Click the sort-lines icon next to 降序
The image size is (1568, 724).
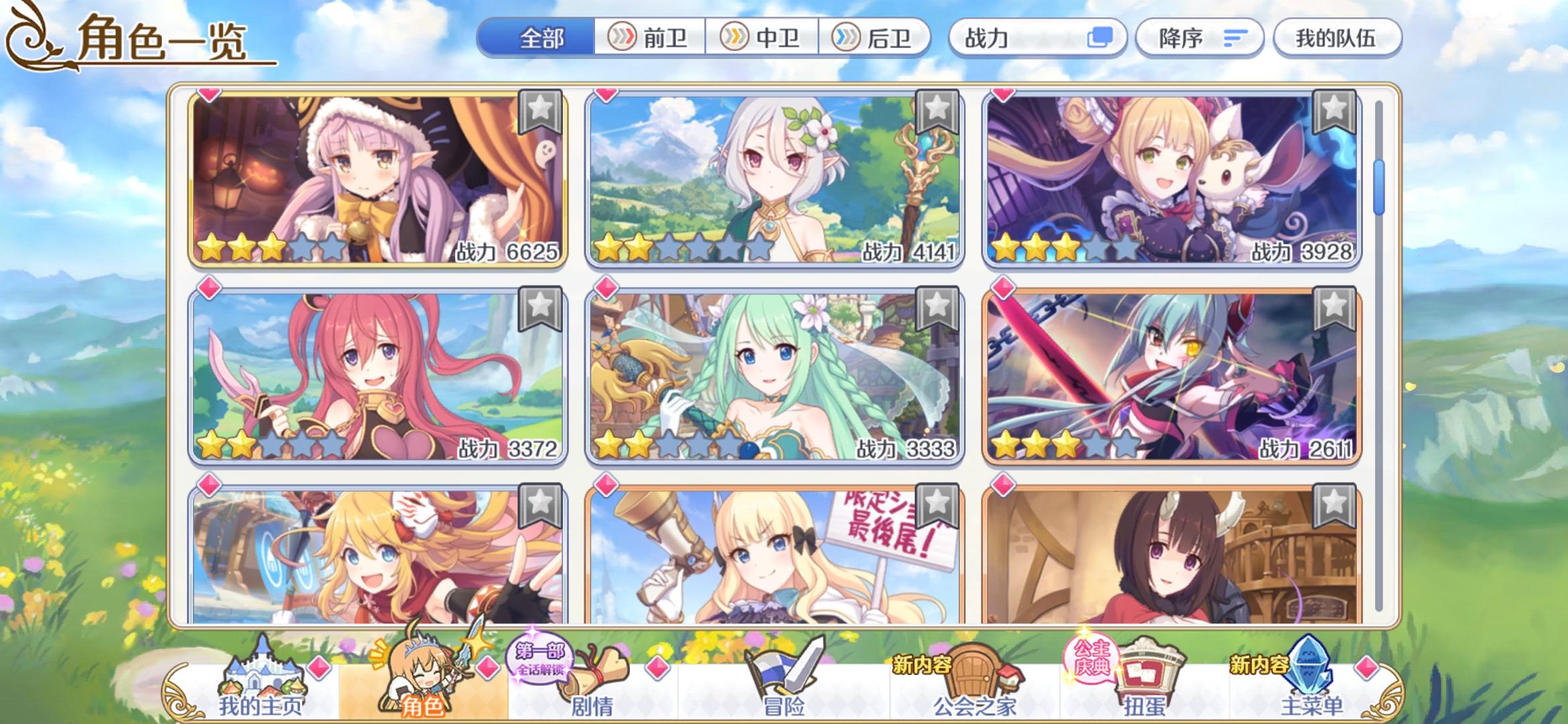pyautogui.click(x=1234, y=38)
